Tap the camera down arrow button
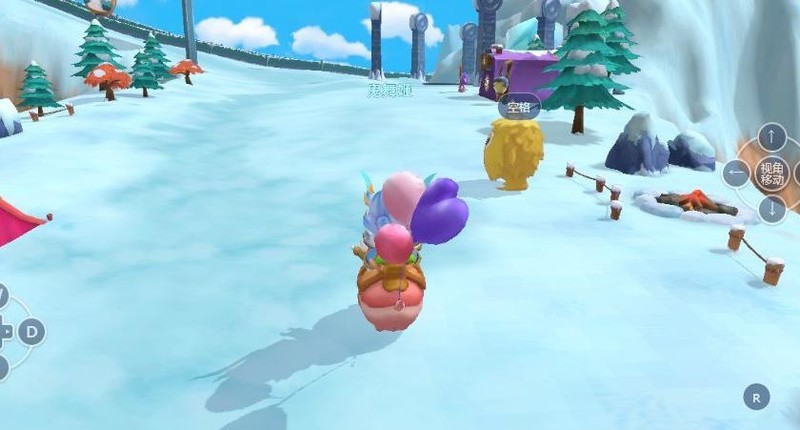This screenshot has width=800, height=430. click(x=772, y=210)
